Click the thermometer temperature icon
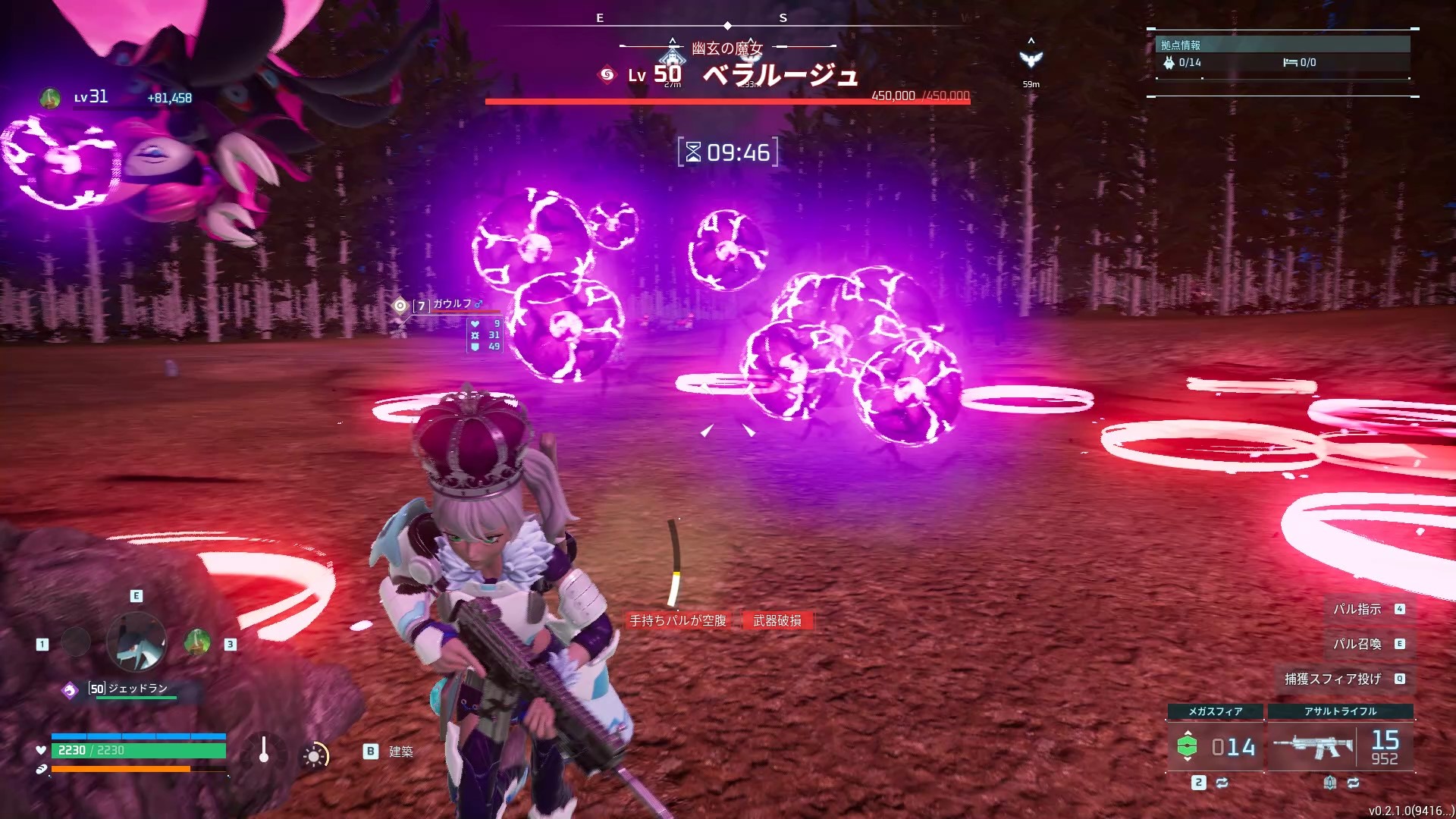The image size is (1456, 819). (264, 748)
